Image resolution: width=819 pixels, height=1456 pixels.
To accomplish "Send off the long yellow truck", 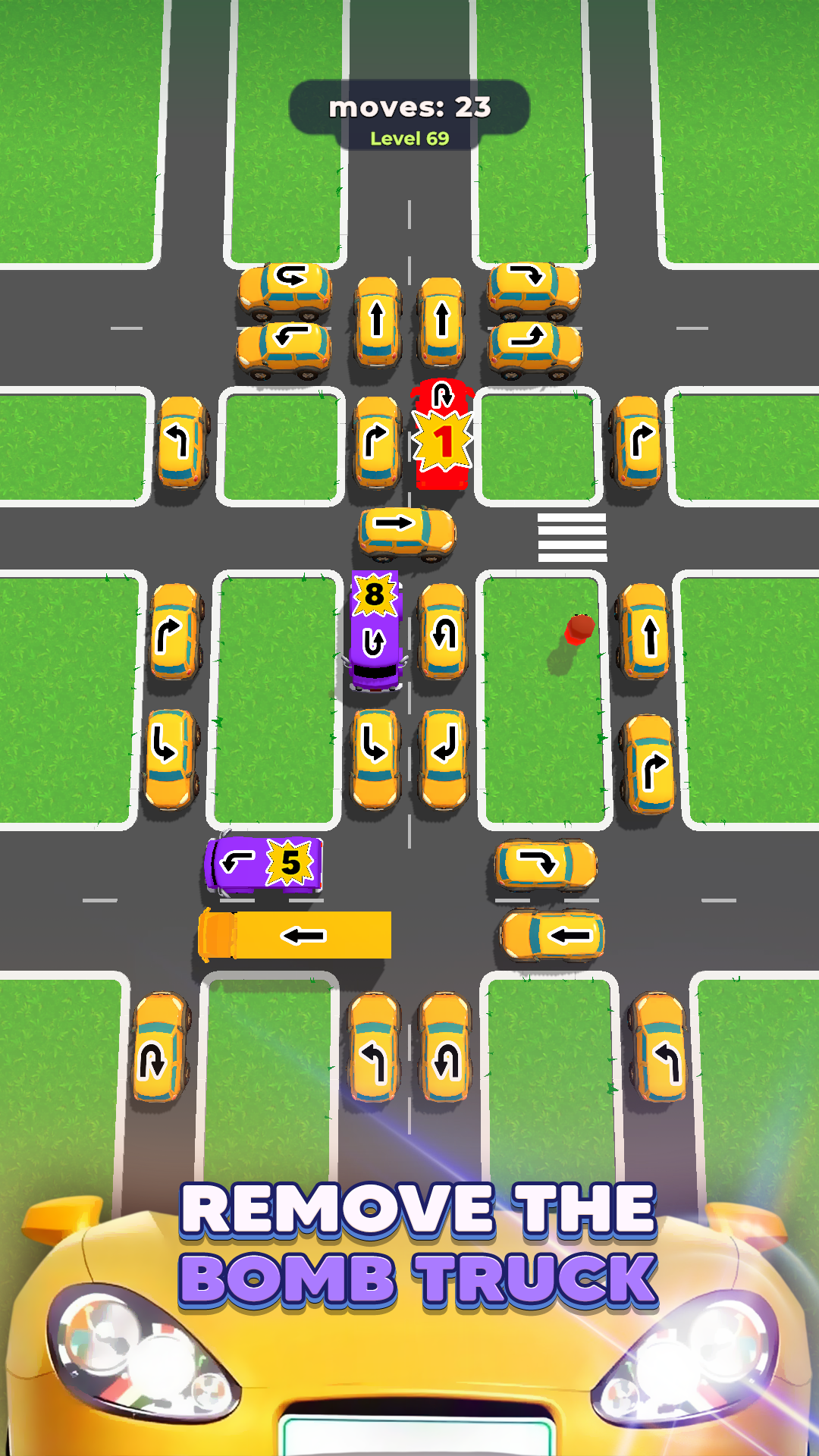I will point(296,935).
